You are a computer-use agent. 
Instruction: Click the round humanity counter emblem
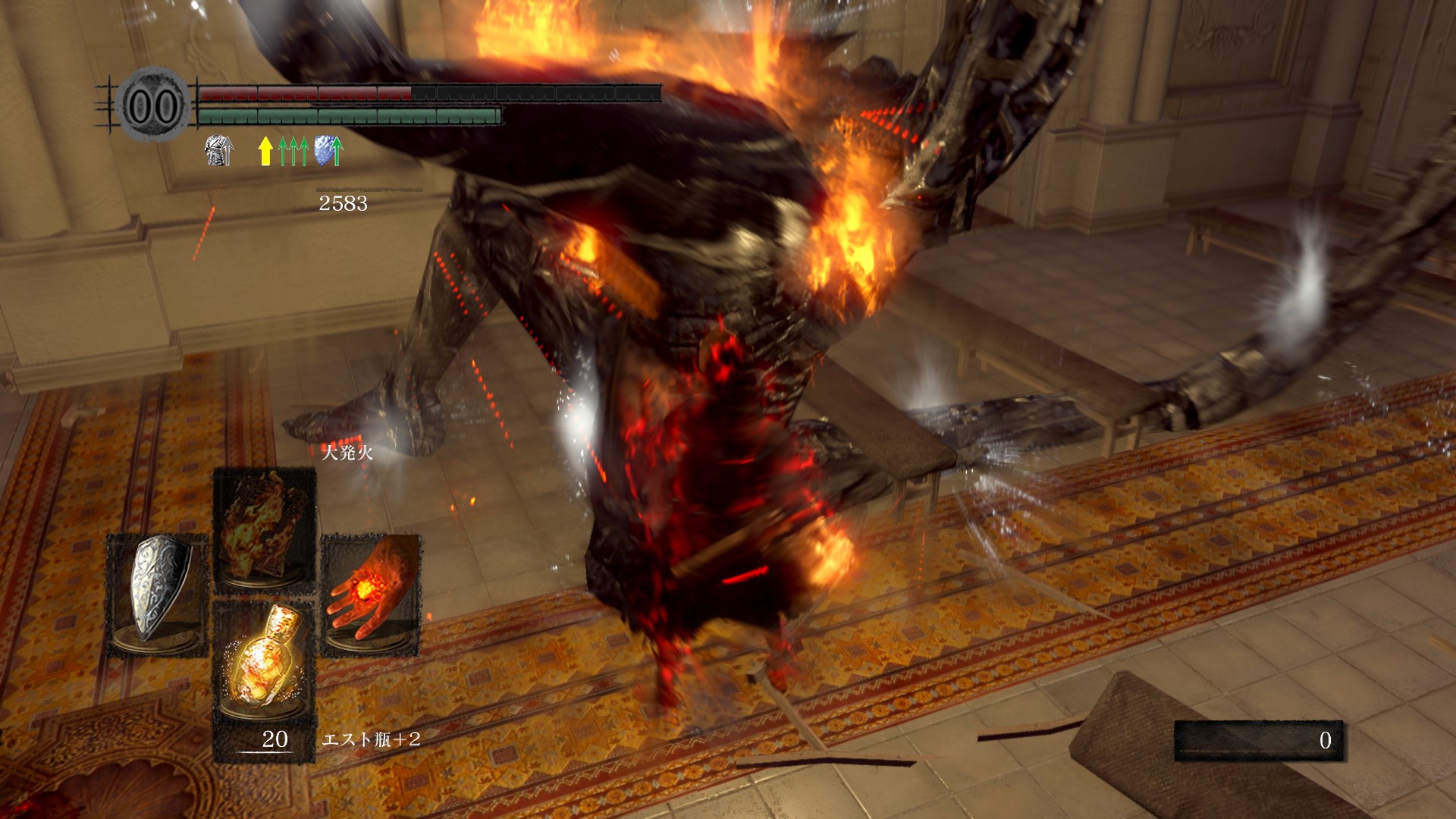tap(154, 106)
